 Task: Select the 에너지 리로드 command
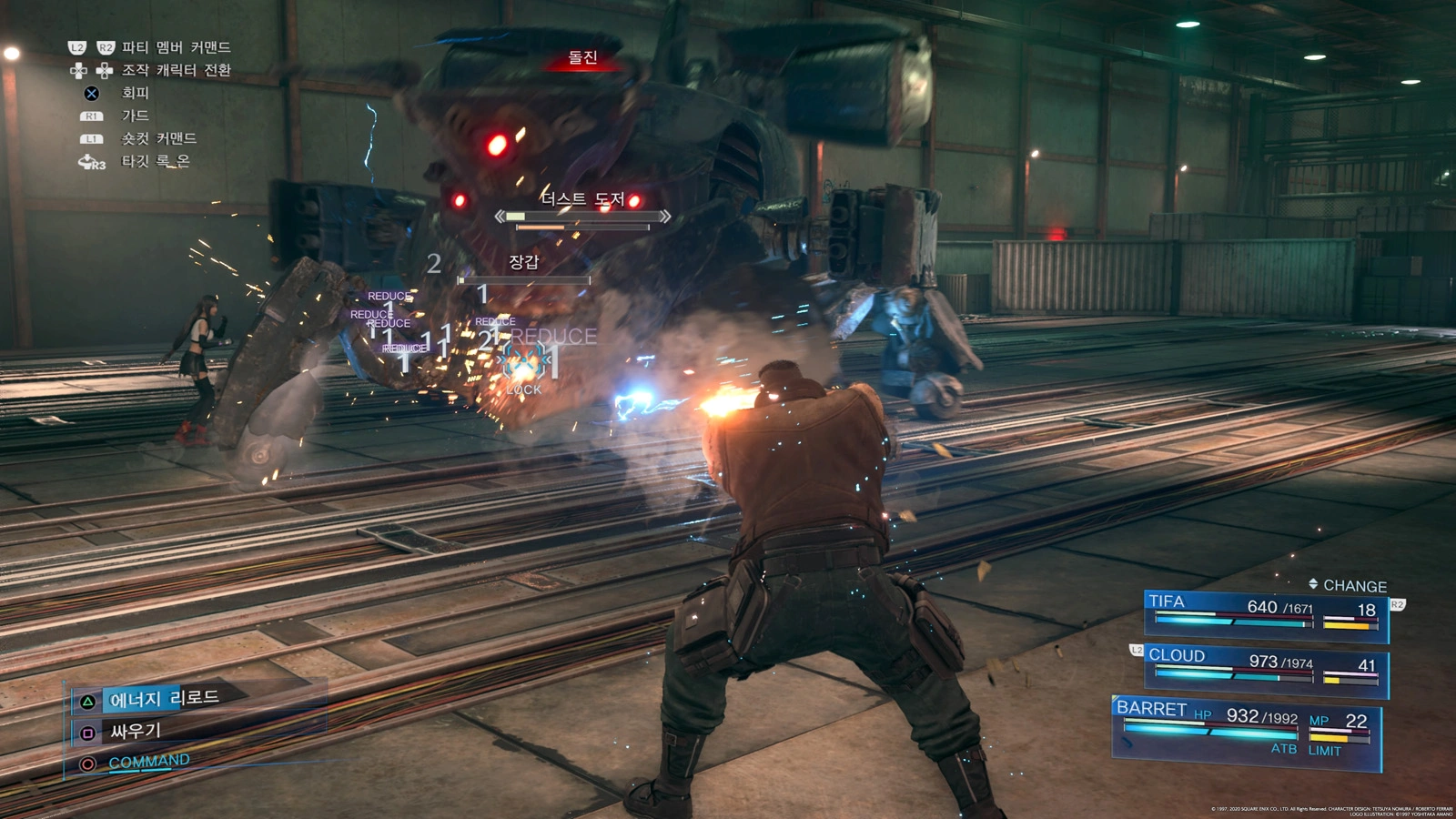pyautogui.click(x=164, y=699)
